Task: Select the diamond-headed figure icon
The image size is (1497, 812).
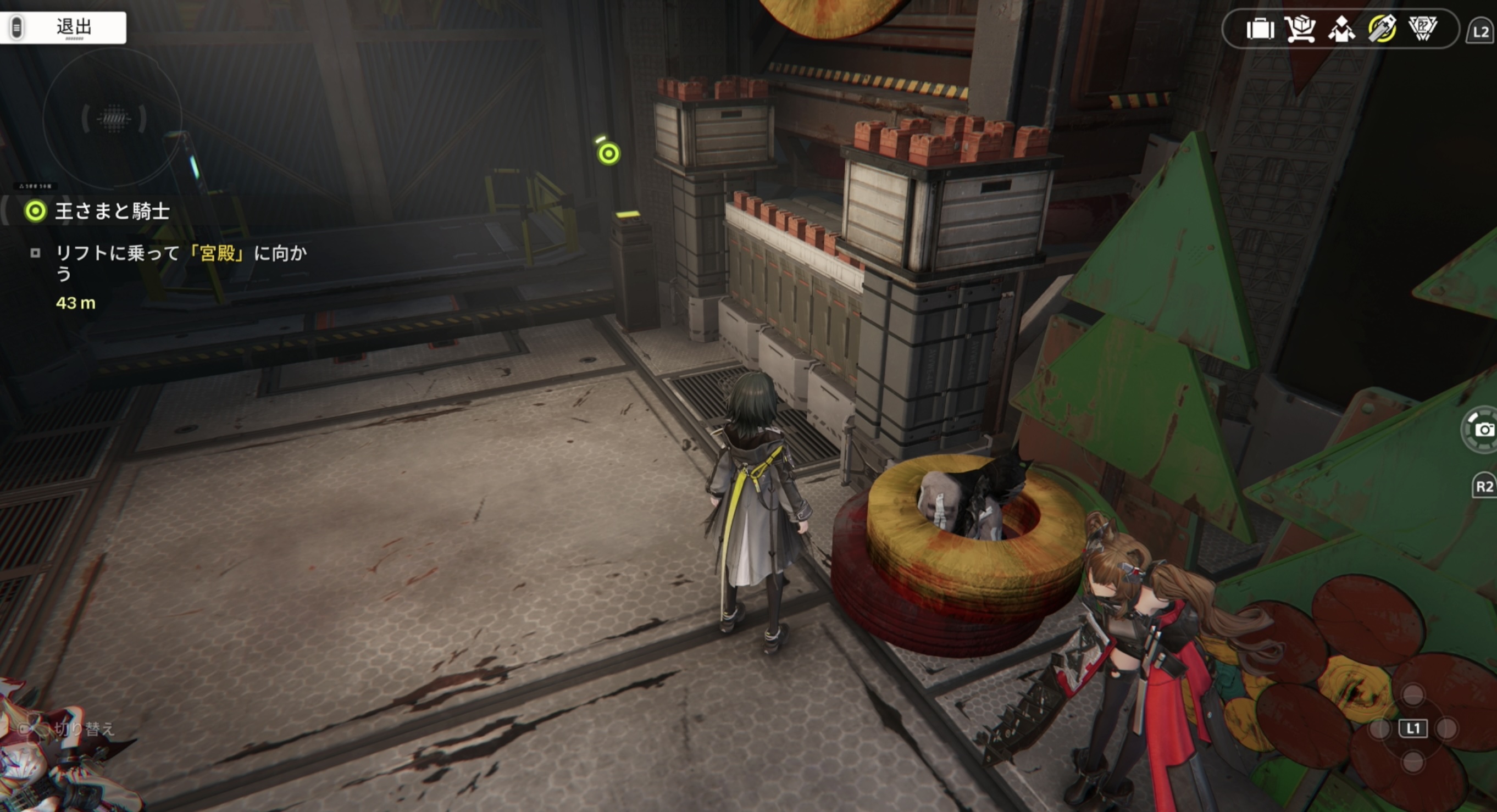Action: click(x=1341, y=29)
